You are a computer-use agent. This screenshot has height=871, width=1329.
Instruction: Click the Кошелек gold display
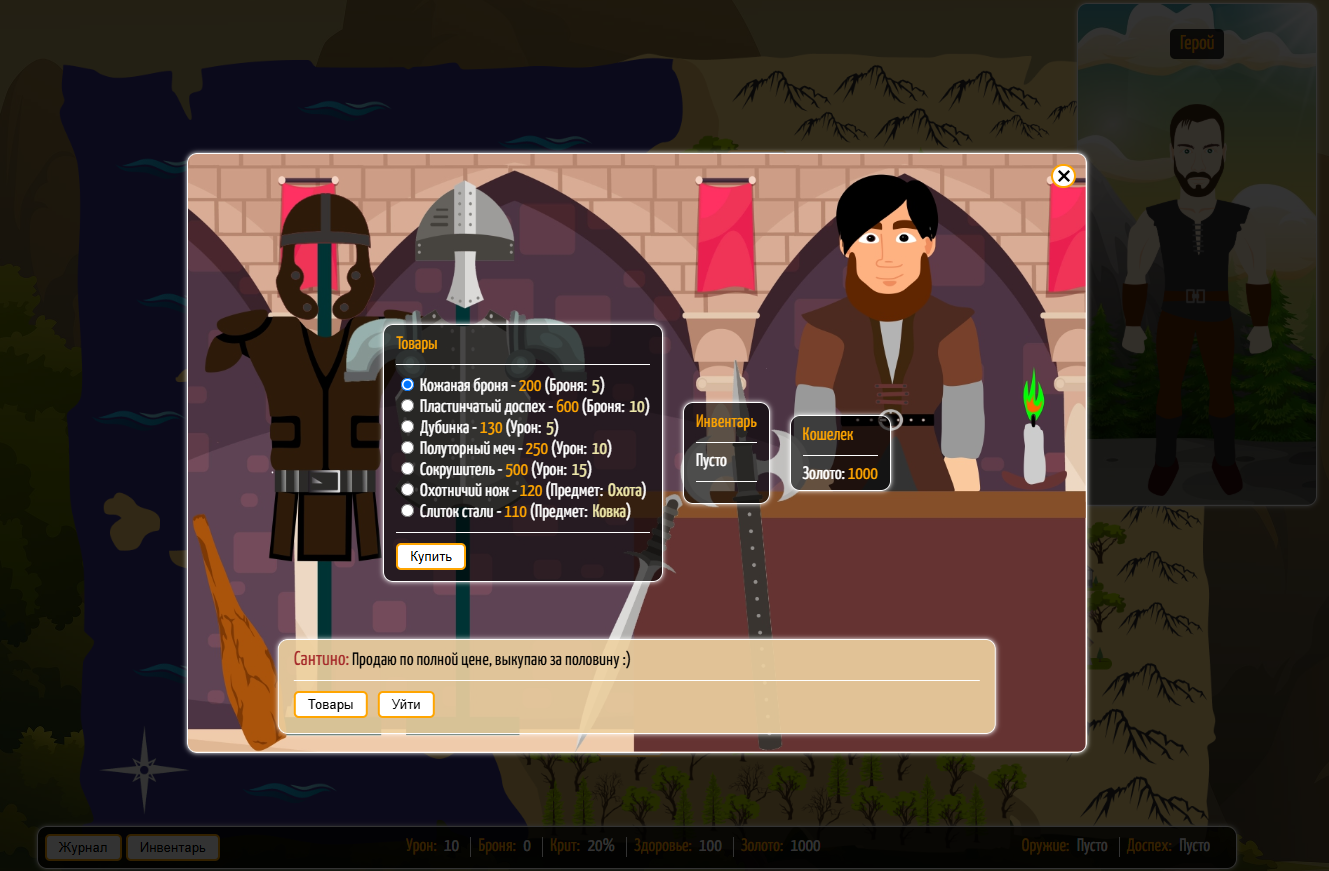(x=840, y=453)
